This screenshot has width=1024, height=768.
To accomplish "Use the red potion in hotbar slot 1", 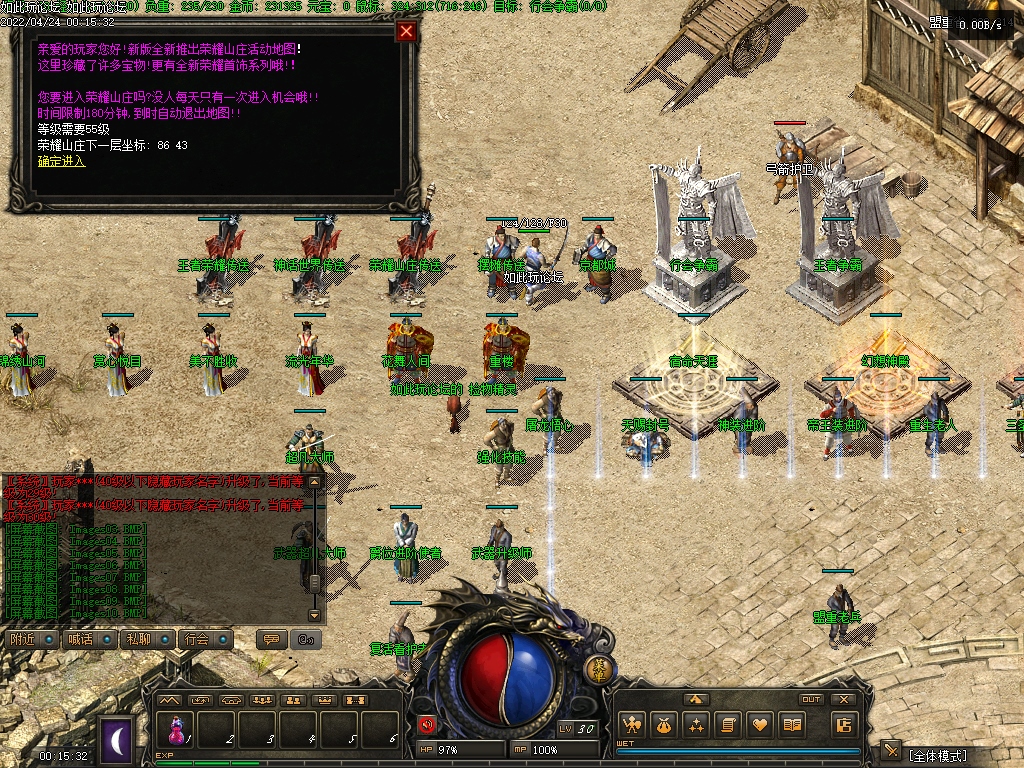I will point(179,730).
